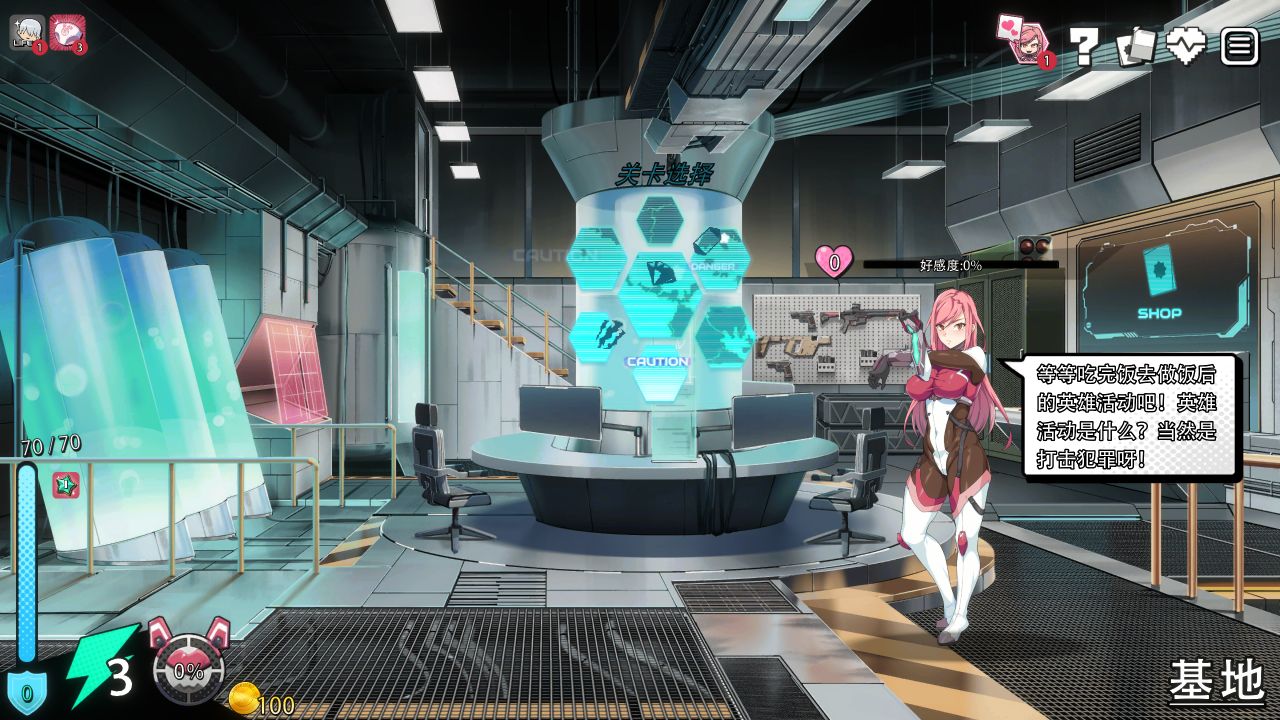
Task: Open the 关卡选择 level select hologram
Action: (660, 290)
